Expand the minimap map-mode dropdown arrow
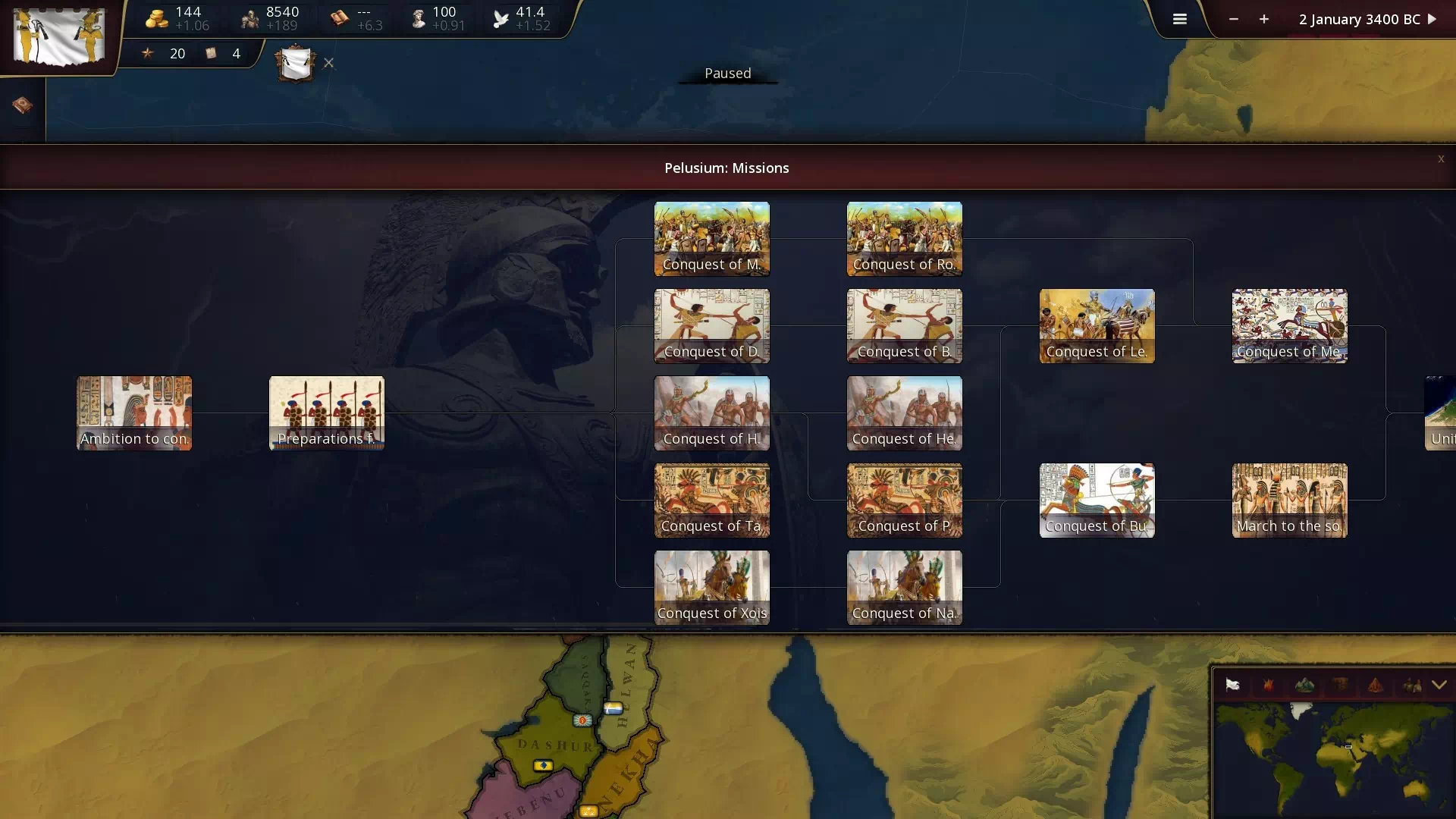This screenshot has width=1456, height=819. click(x=1439, y=685)
